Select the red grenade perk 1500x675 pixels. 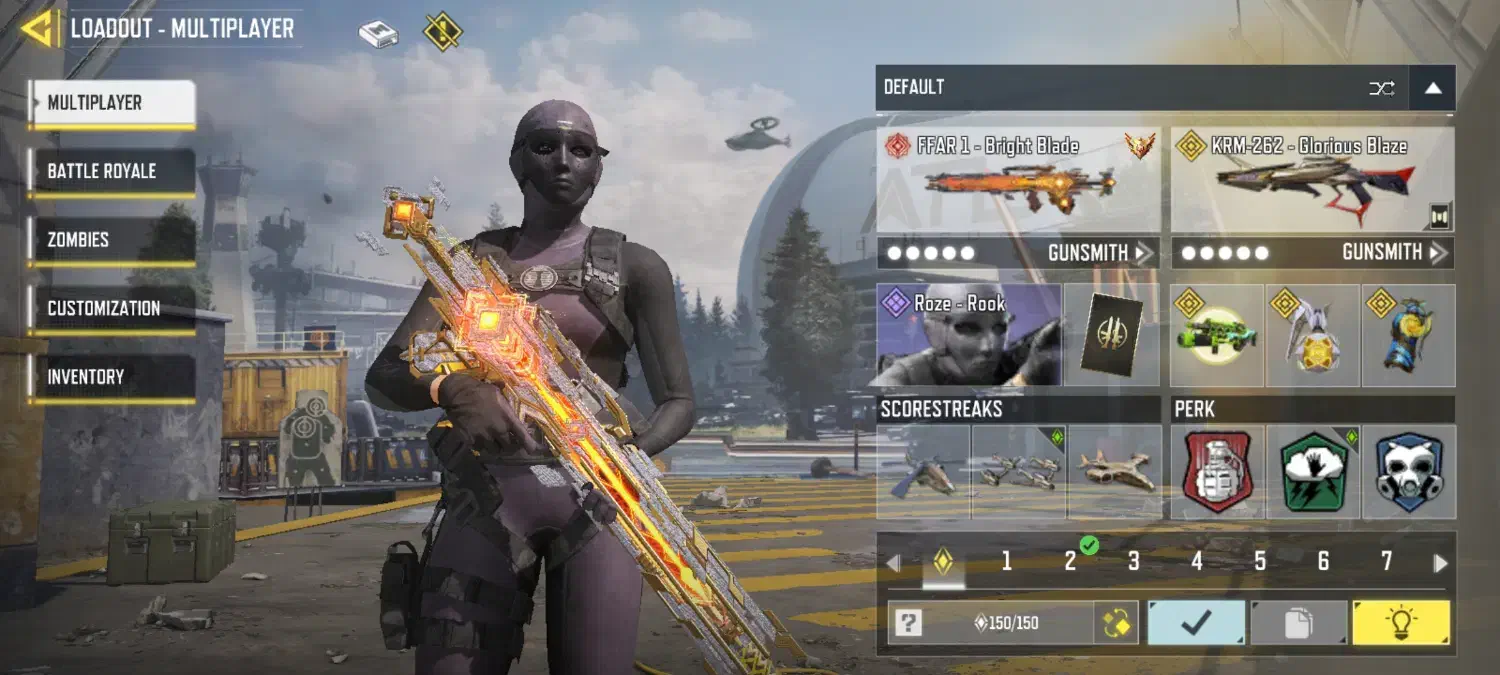point(1218,472)
